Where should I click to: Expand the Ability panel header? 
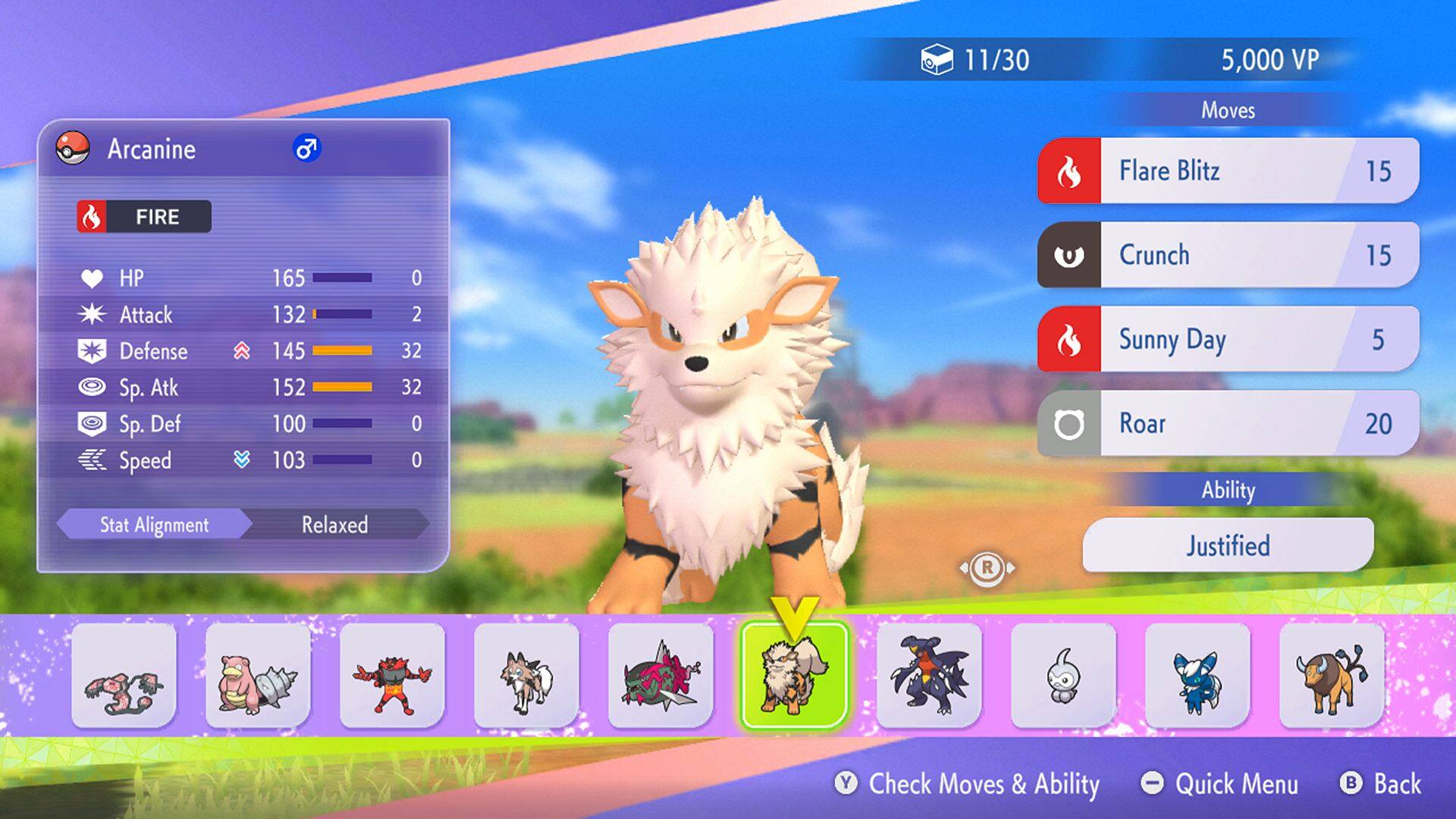pos(1226,491)
